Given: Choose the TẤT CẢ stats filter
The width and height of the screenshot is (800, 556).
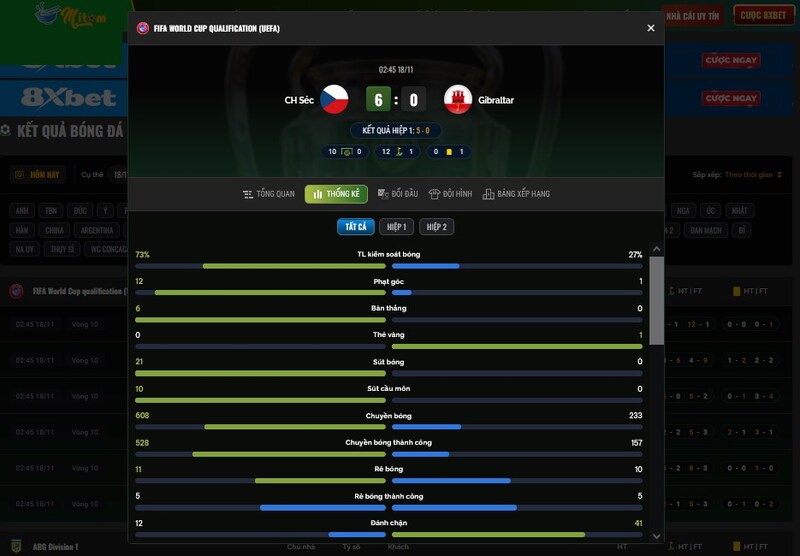Looking at the screenshot, I should [x=356, y=227].
